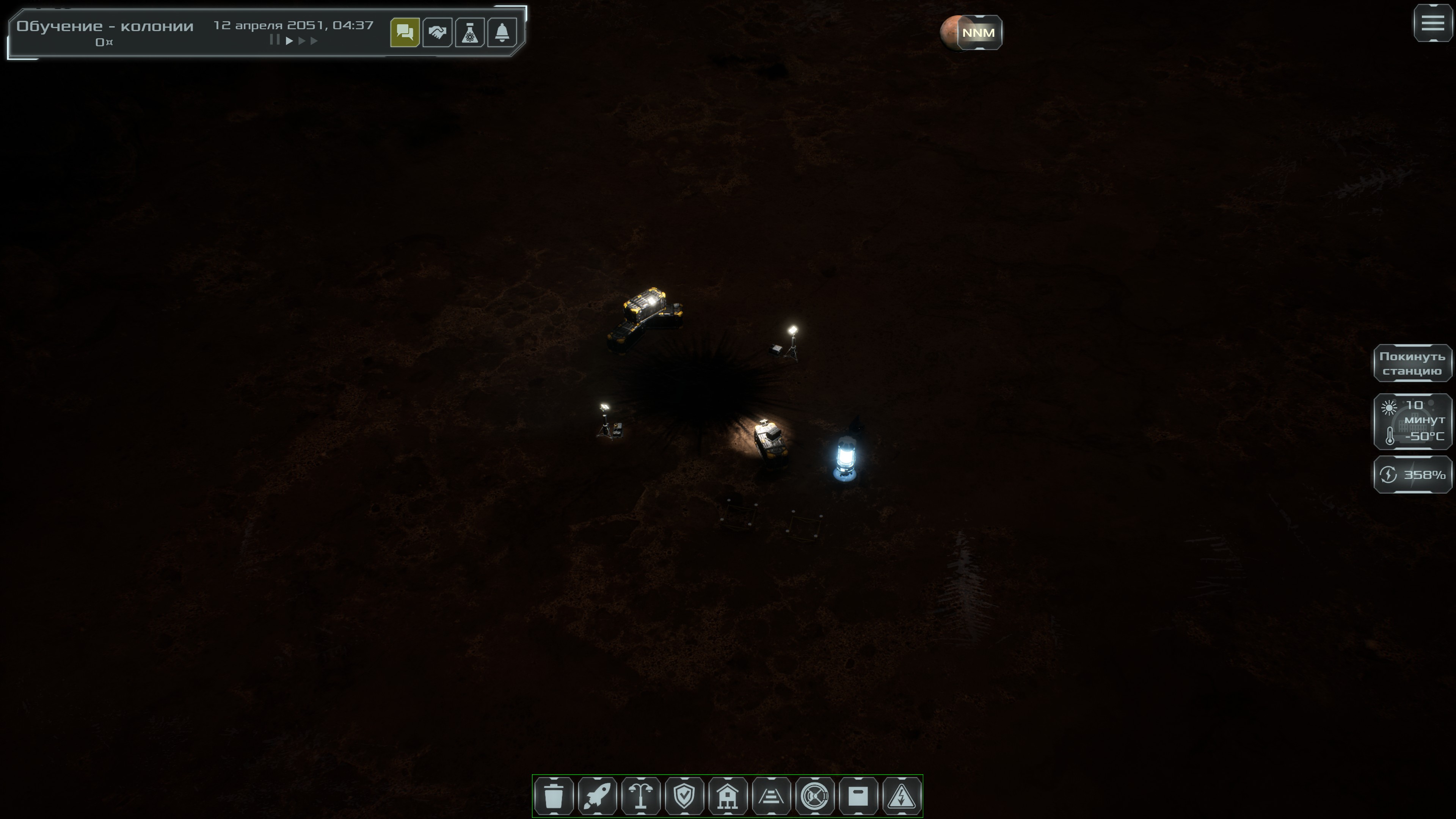This screenshot has height=819, width=1456.
Task: Open the round vault hatch category
Action: [814, 796]
